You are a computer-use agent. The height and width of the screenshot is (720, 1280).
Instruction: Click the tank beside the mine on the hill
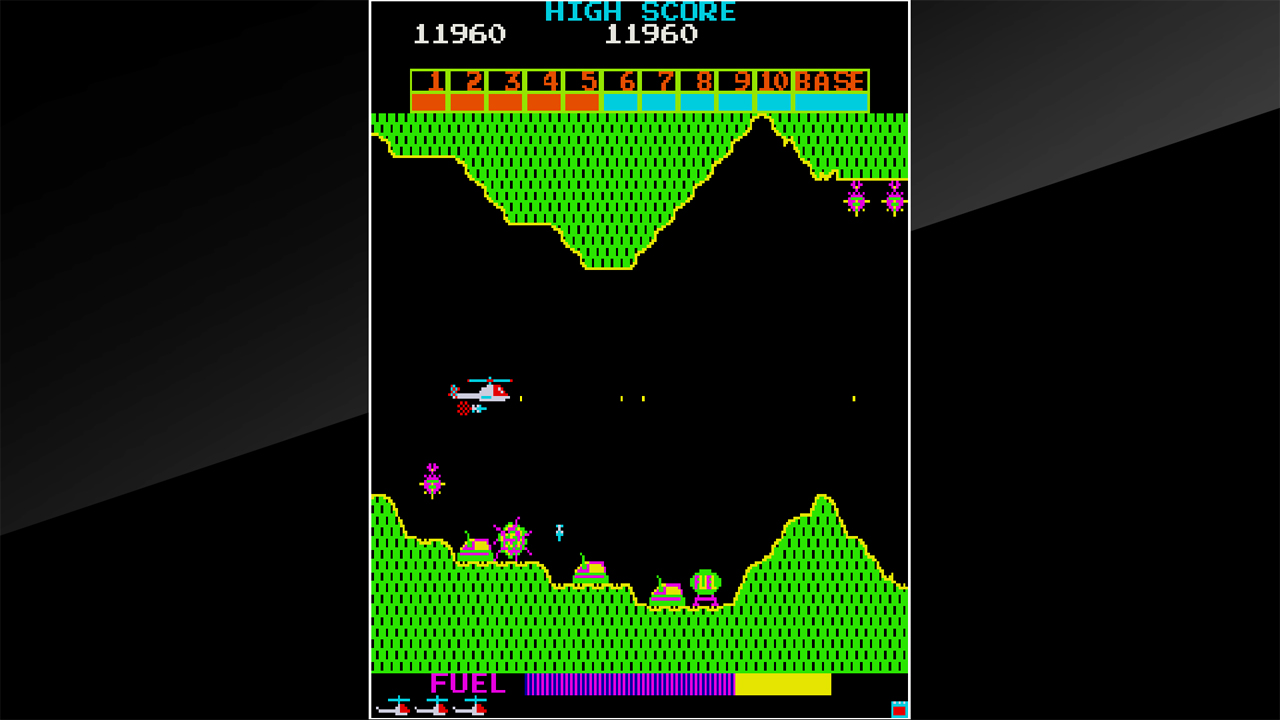click(x=476, y=548)
